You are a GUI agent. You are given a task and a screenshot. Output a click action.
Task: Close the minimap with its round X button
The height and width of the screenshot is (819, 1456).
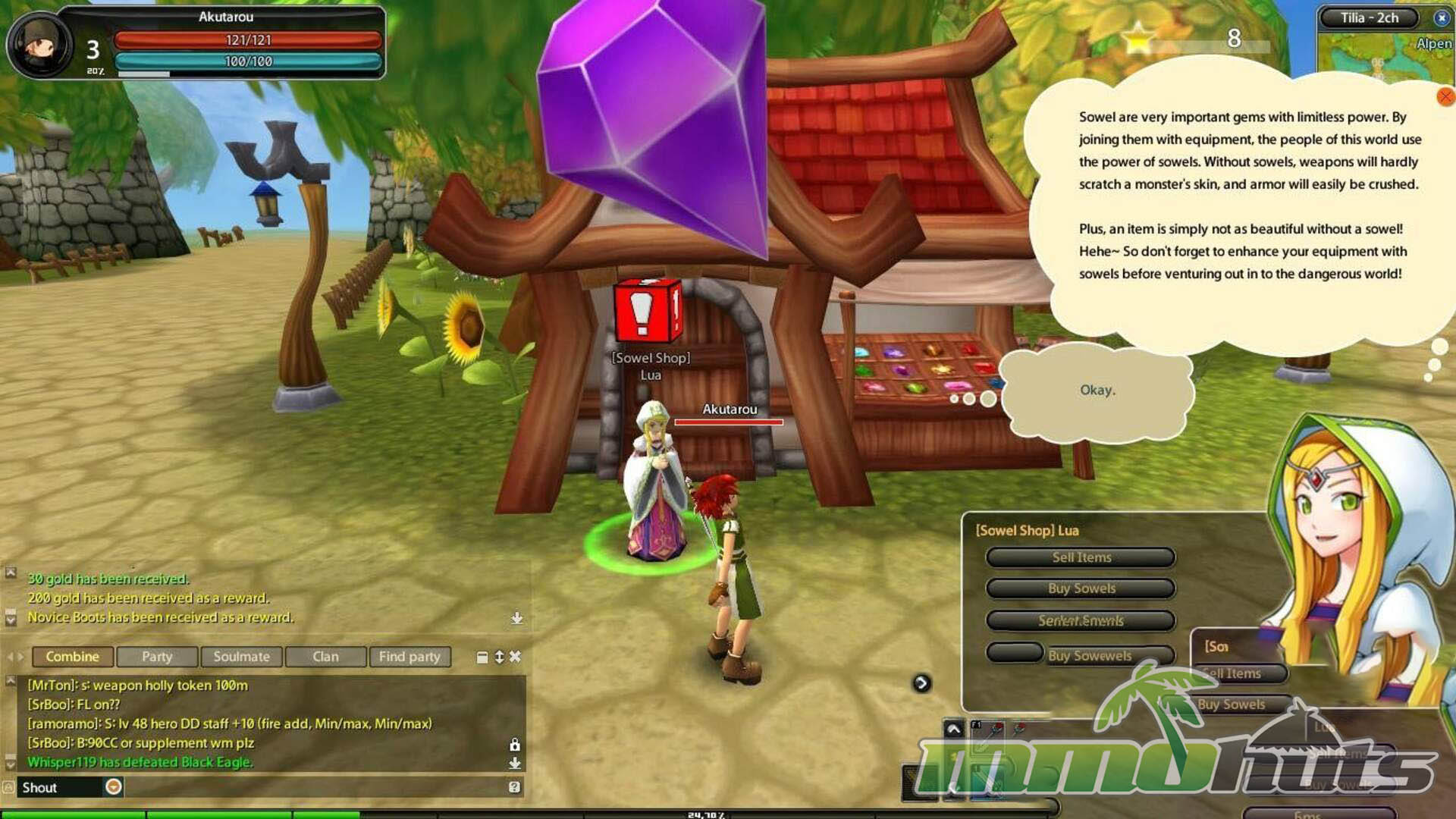point(1442,17)
